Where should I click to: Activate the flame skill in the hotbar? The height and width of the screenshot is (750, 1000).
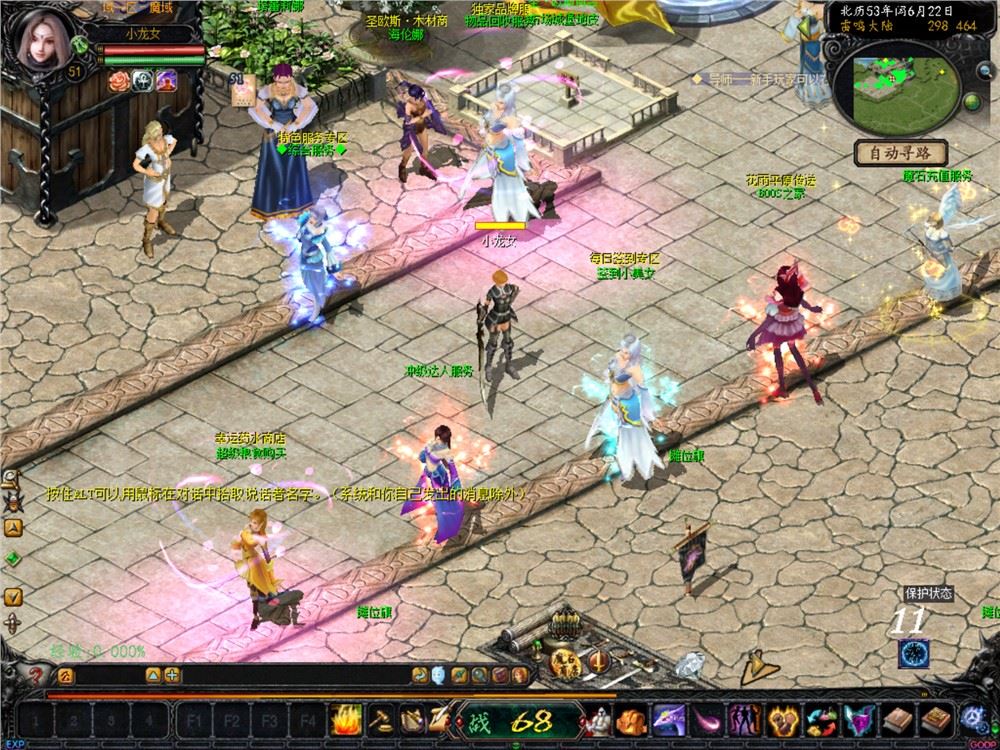[x=346, y=719]
